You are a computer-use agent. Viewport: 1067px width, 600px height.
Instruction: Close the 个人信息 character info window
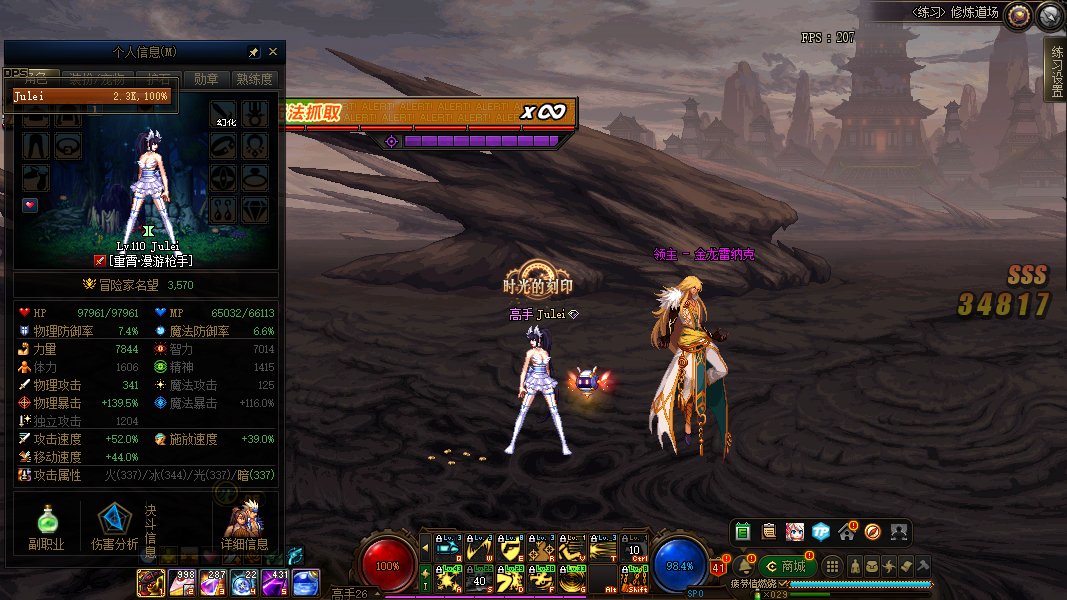coord(273,52)
